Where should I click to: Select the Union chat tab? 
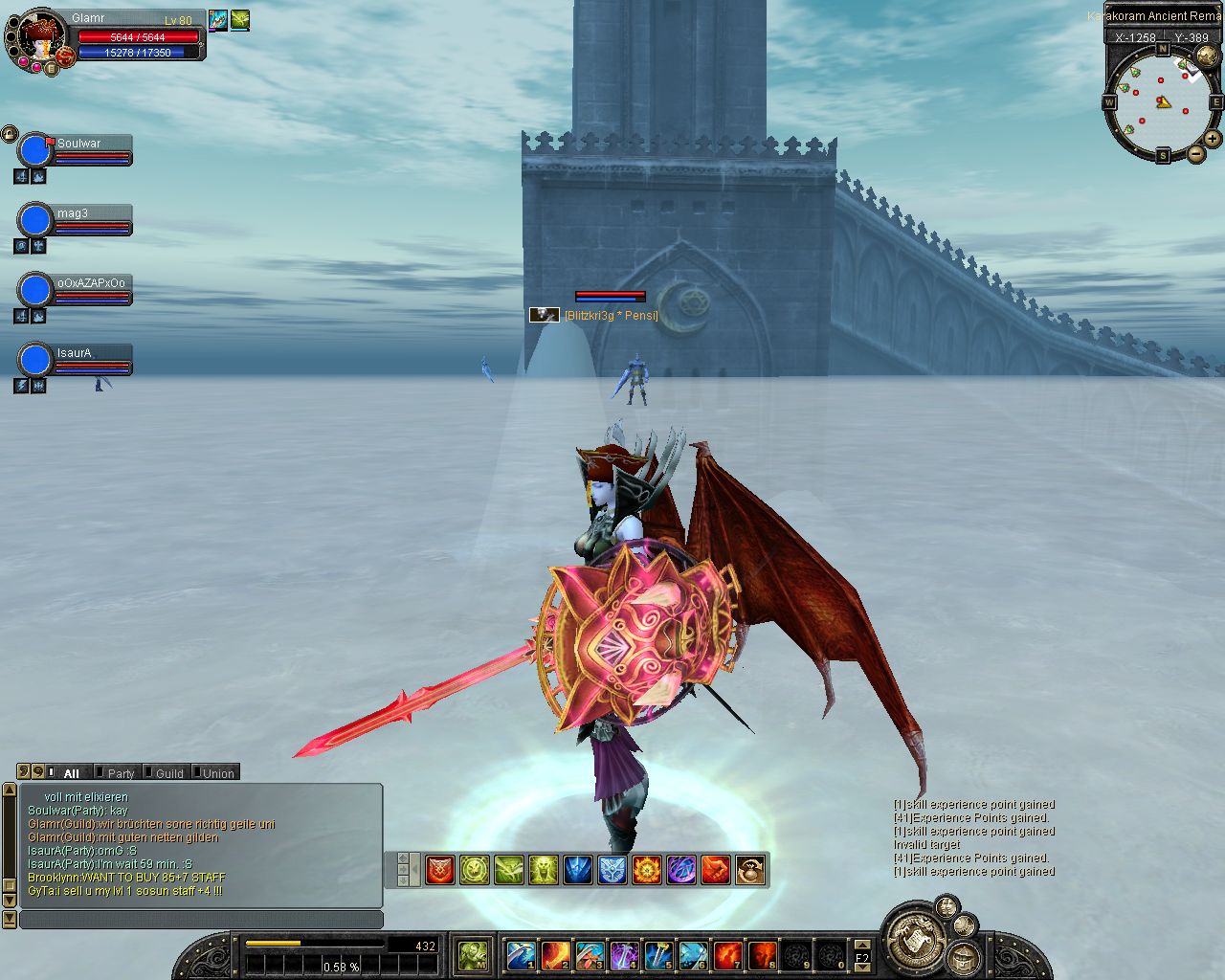(x=216, y=773)
